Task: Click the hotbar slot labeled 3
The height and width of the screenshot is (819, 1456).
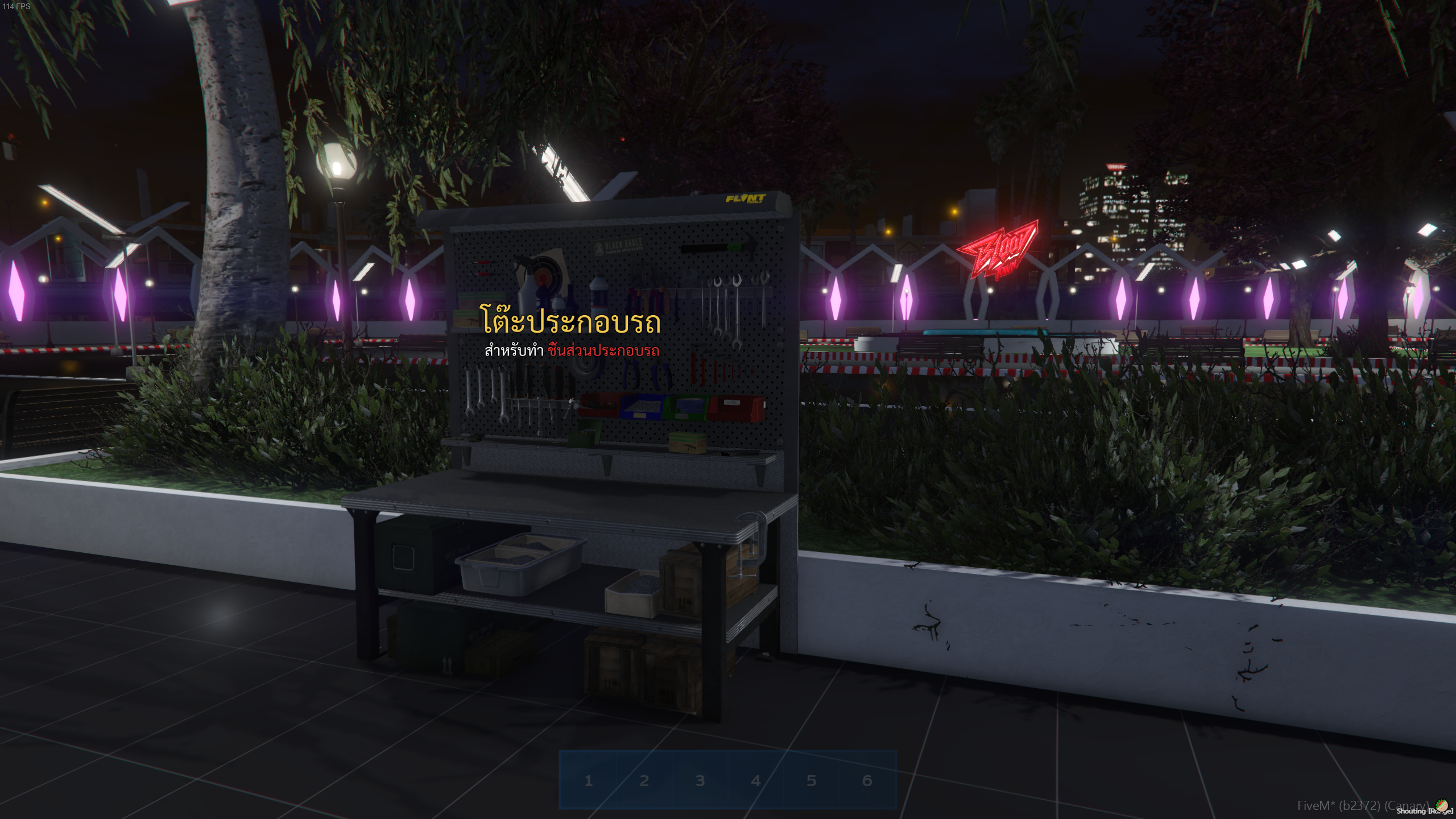Action: (x=700, y=780)
